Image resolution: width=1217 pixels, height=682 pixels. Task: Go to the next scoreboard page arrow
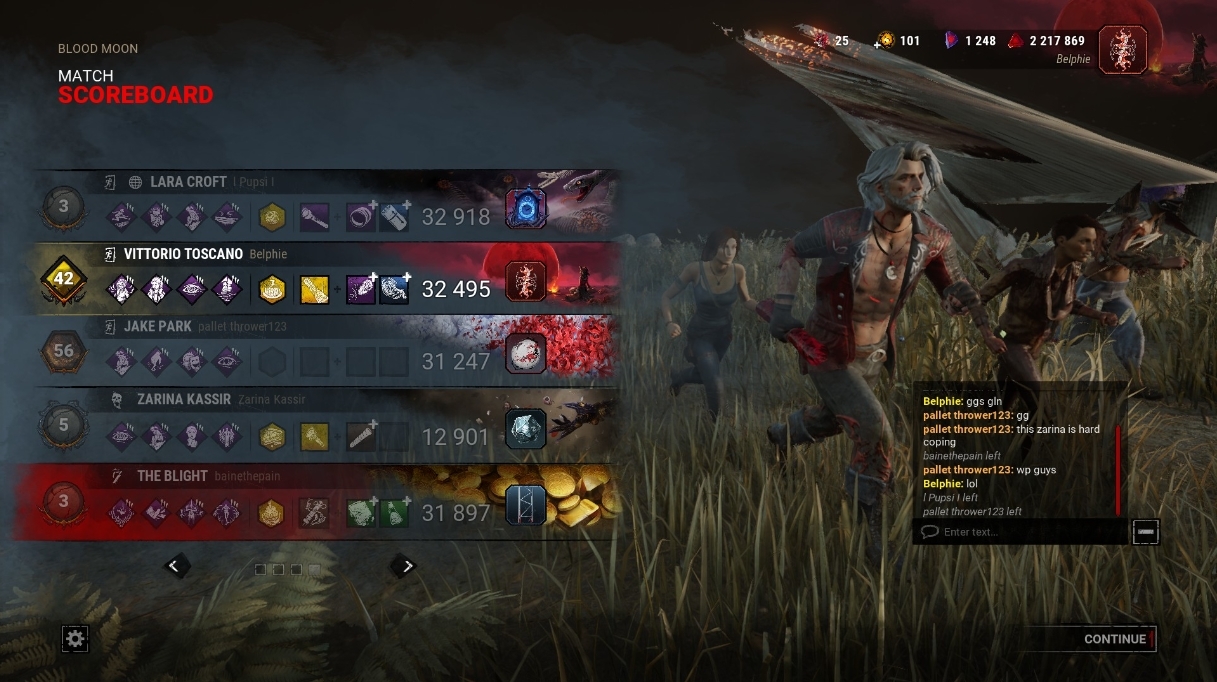coord(403,566)
